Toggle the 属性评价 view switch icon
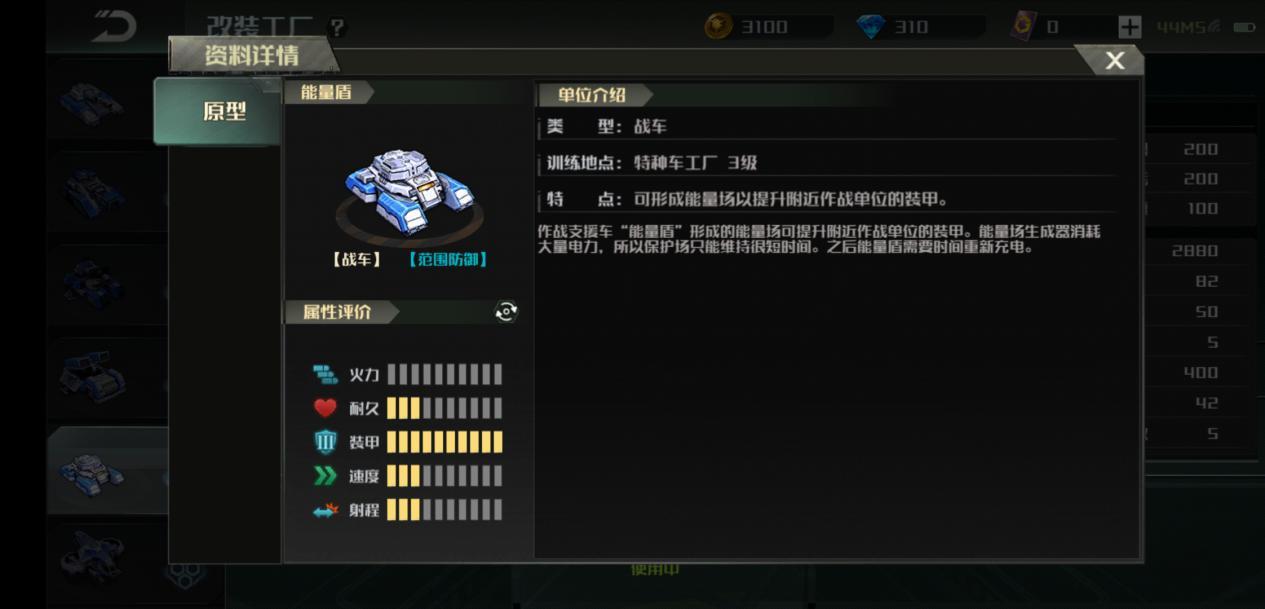This screenshot has height=609, width=1265. coord(506,312)
